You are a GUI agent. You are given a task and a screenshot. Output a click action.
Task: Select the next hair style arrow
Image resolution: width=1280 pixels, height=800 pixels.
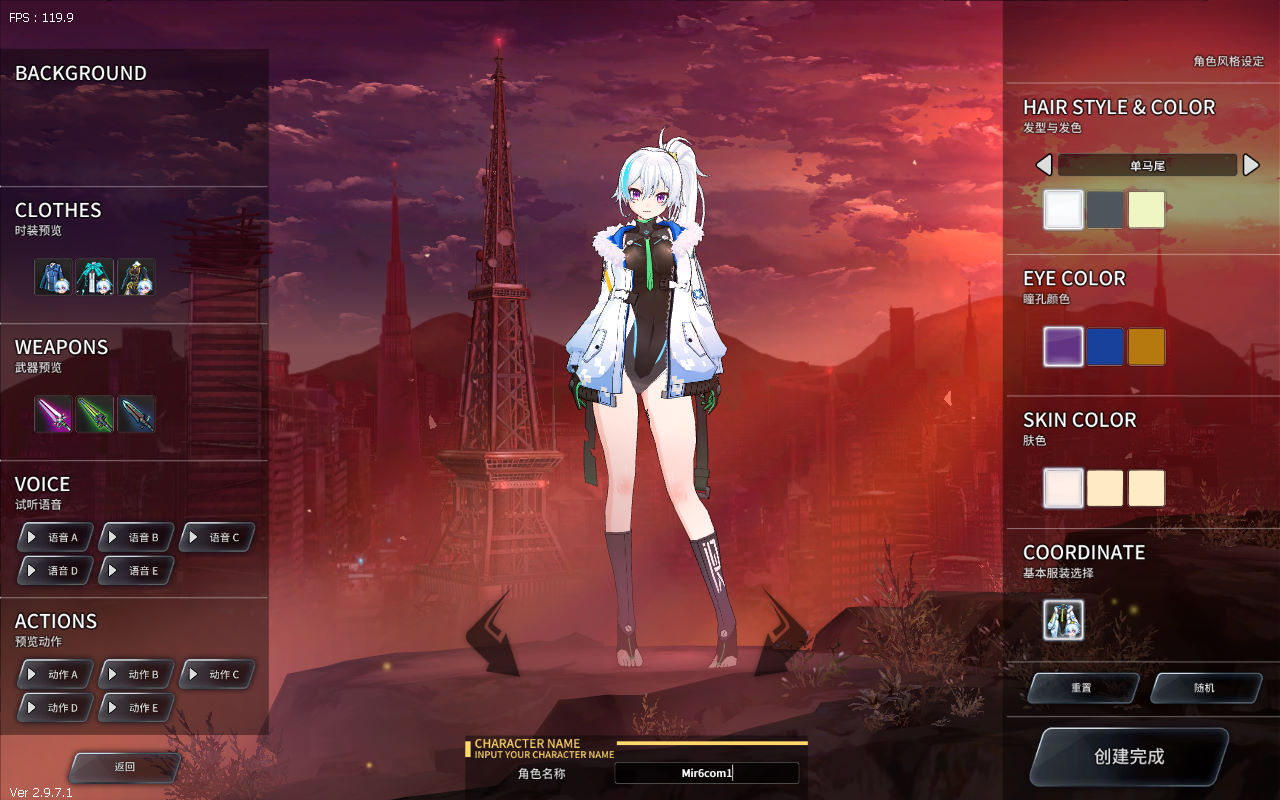point(1251,165)
